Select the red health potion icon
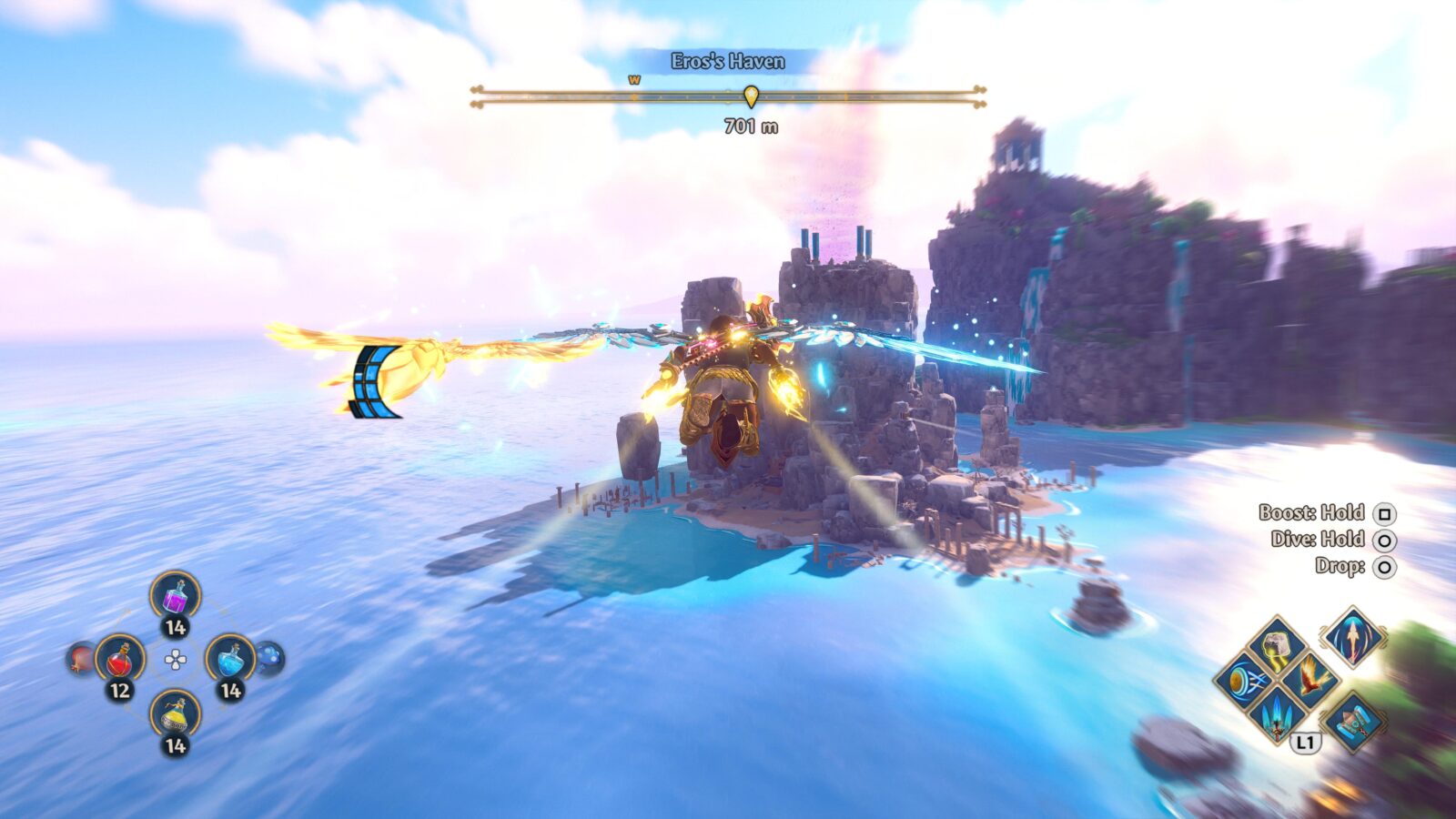Image resolution: width=1456 pixels, height=819 pixels. [122, 662]
